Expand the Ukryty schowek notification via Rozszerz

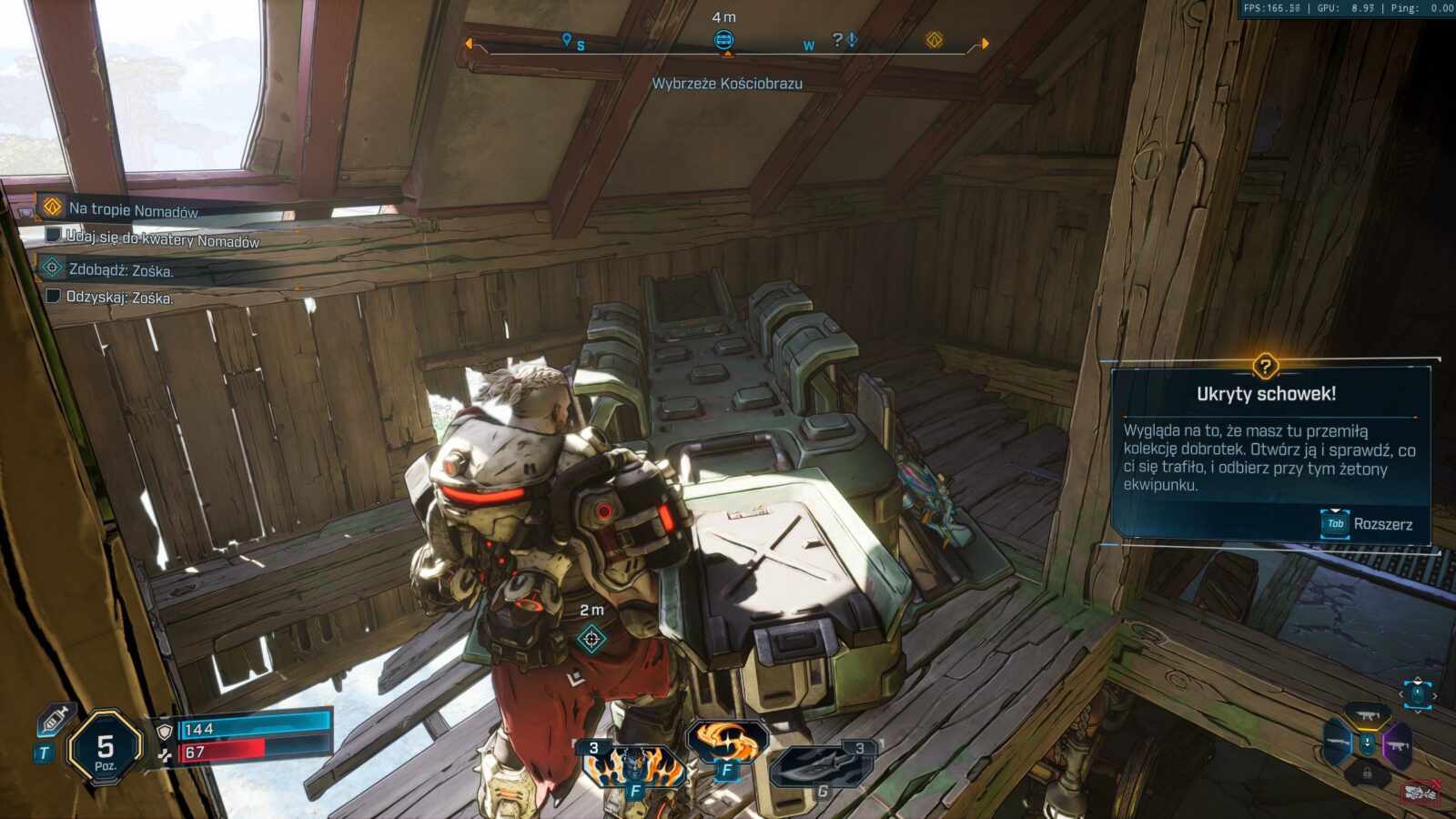[1368, 524]
